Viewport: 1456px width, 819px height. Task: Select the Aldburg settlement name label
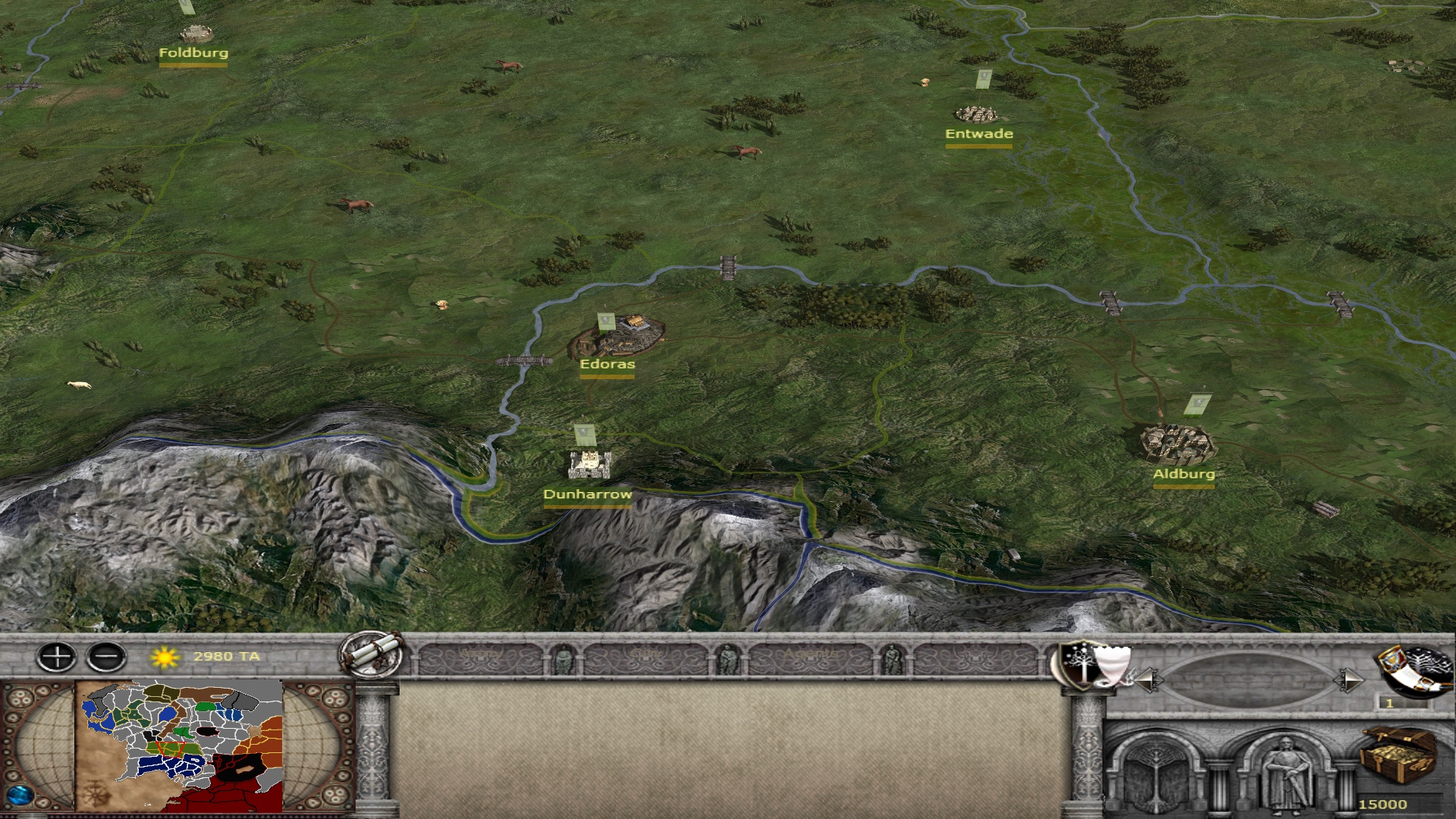point(1184,474)
